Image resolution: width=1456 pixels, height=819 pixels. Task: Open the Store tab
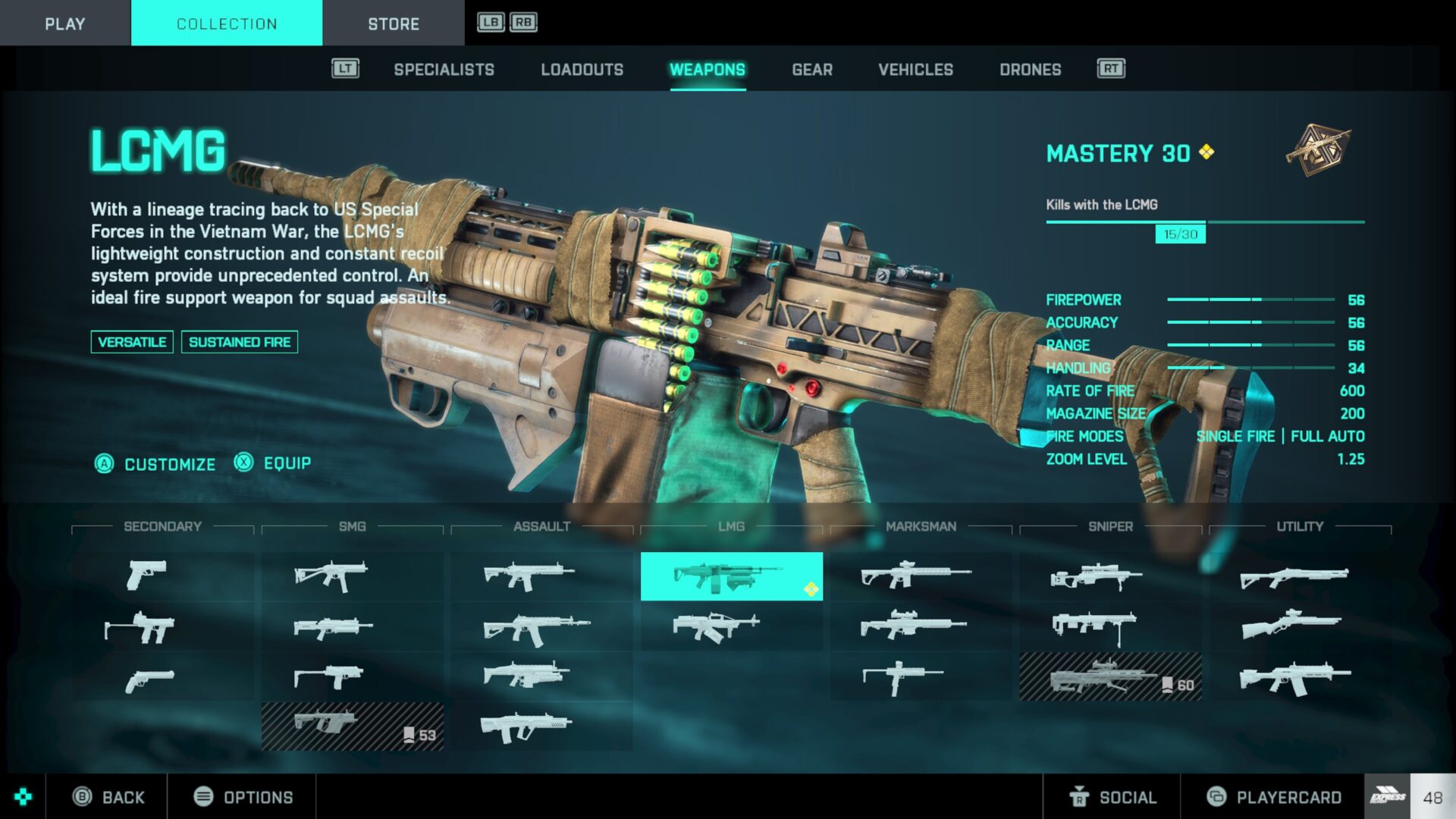[x=393, y=24]
